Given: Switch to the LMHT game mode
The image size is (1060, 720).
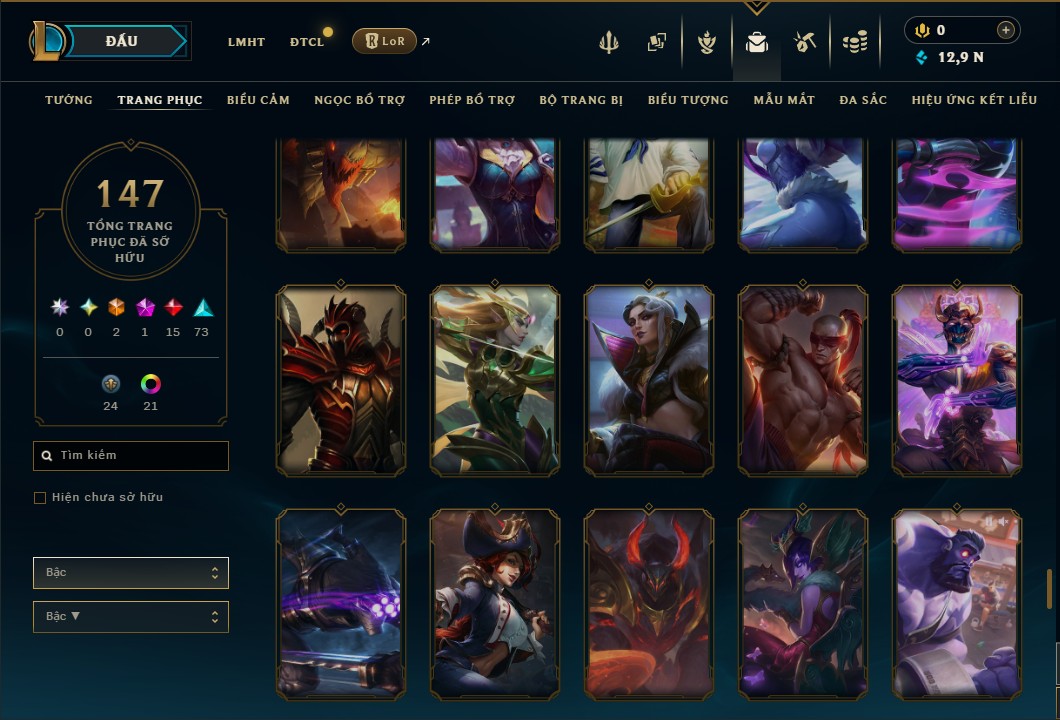Looking at the screenshot, I should (246, 42).
